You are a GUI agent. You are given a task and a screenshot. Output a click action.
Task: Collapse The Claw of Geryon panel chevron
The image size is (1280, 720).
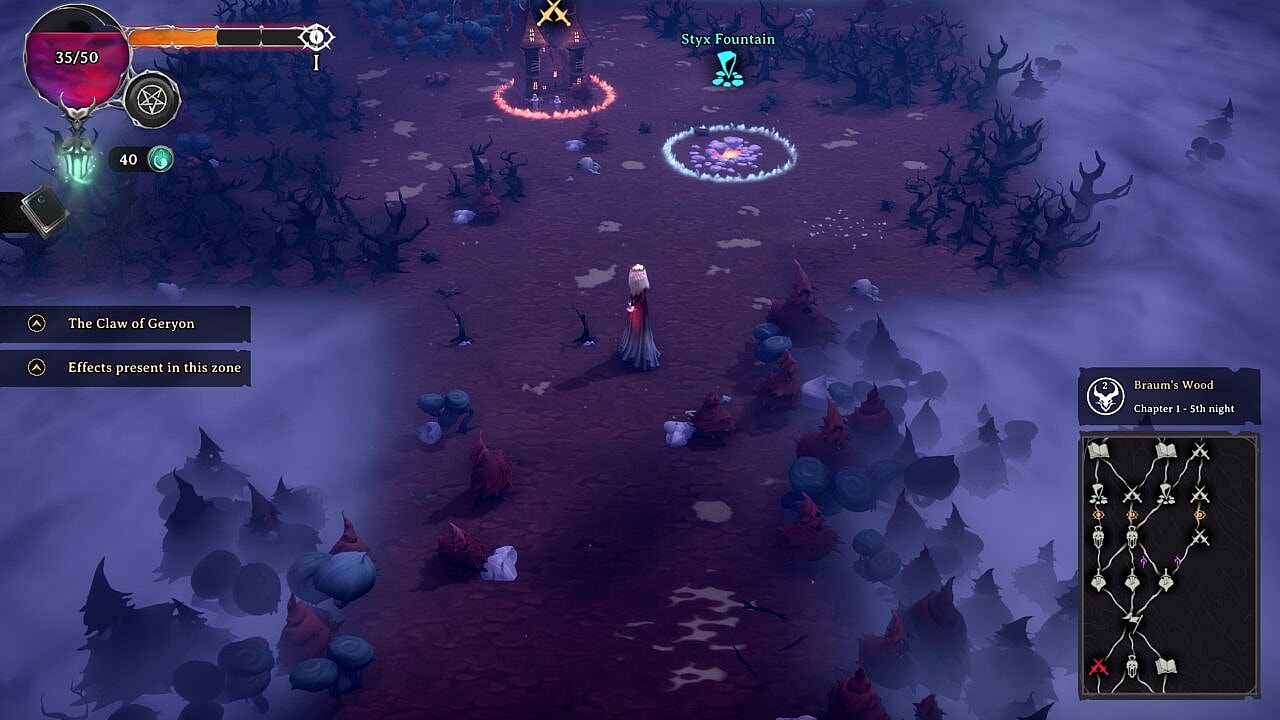pos(36,323)
